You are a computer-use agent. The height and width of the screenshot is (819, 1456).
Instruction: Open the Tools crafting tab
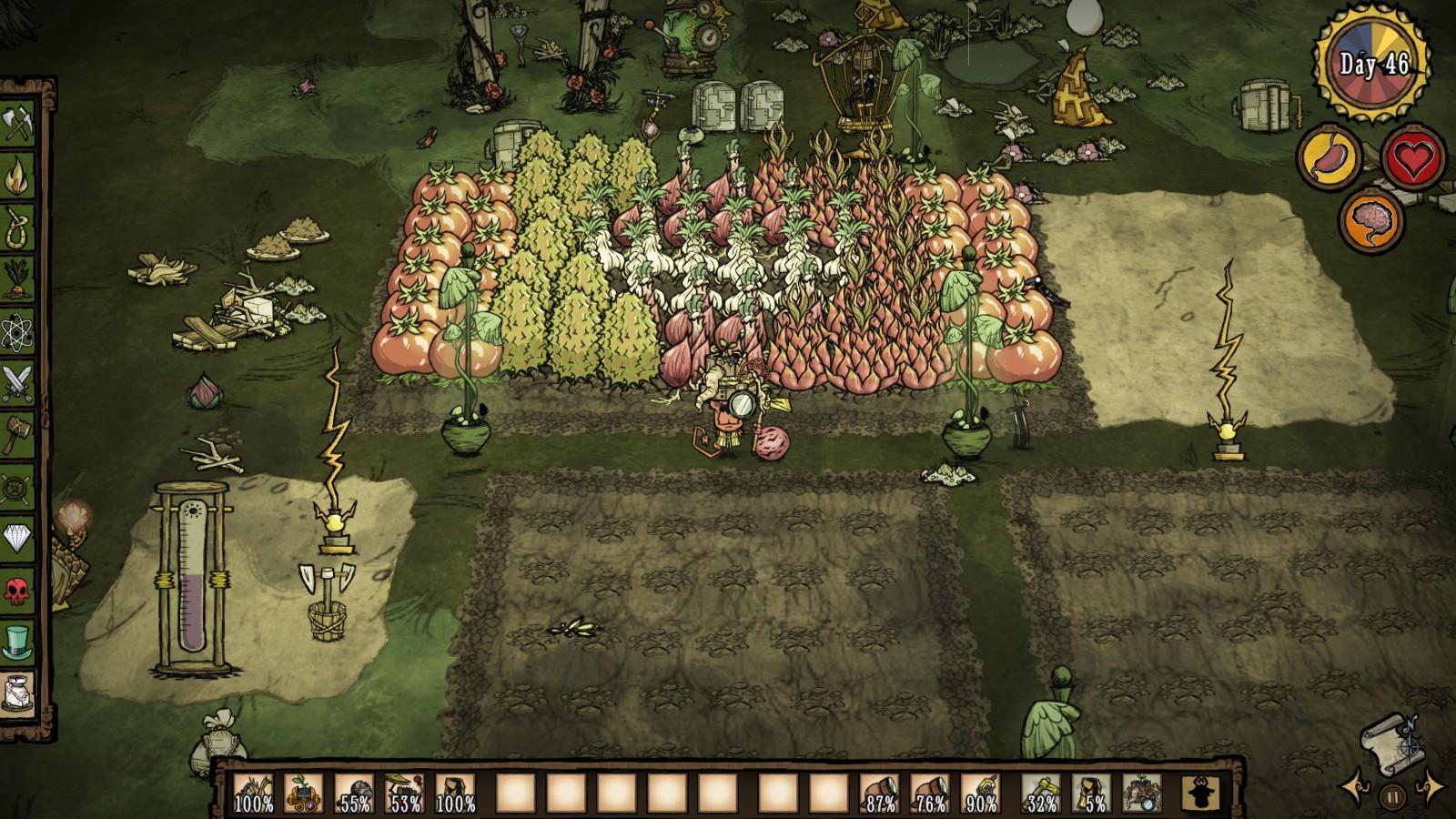pos(18,124)
